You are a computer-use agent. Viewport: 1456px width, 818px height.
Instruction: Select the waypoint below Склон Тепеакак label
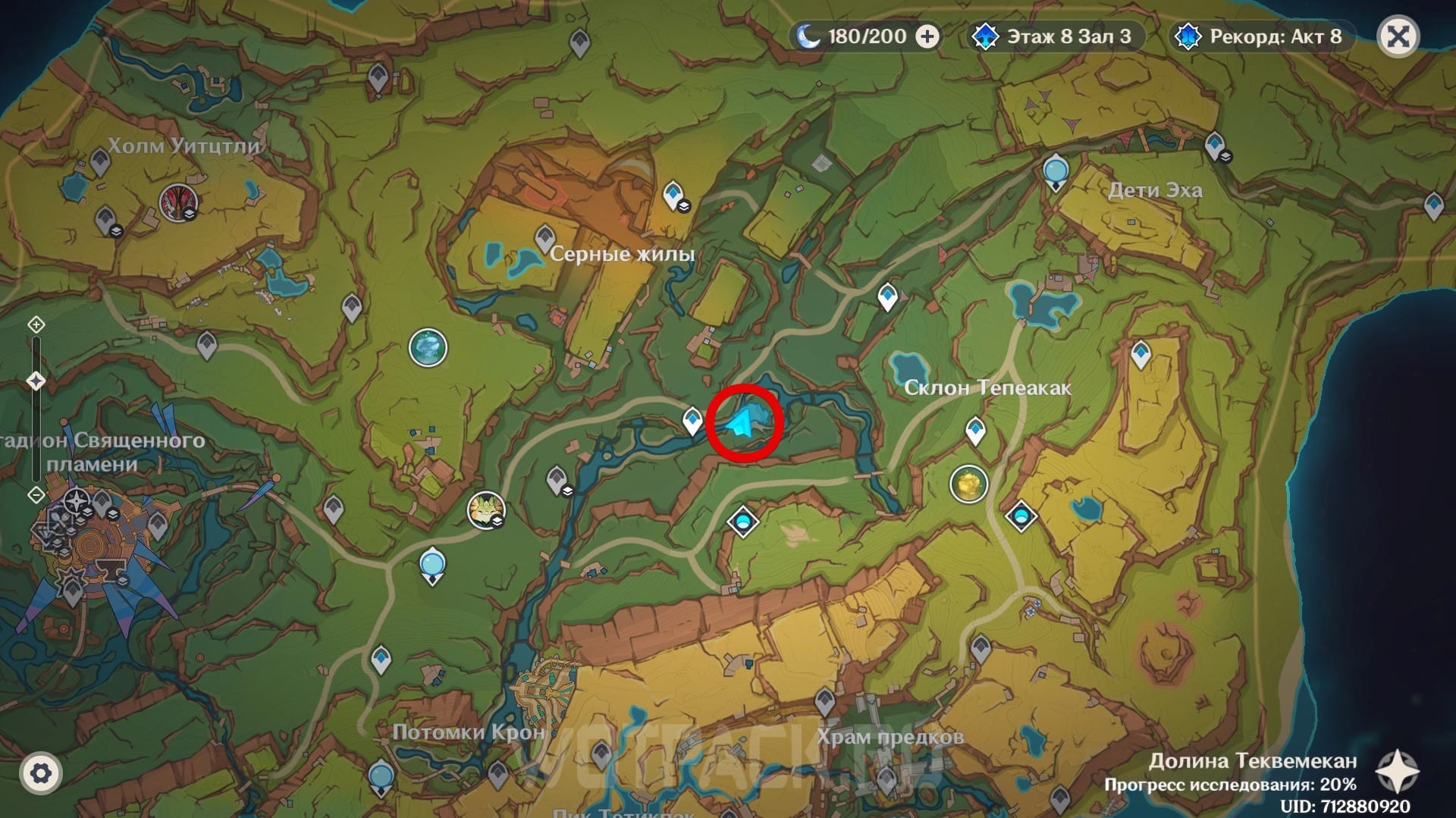tap(975, 430)
